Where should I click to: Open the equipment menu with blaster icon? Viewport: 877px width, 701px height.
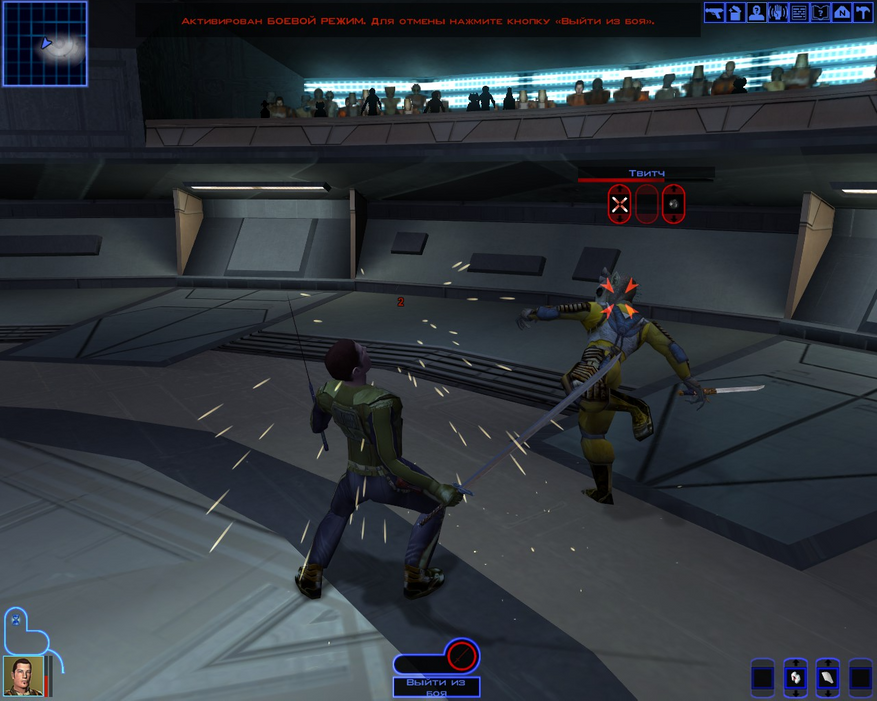click(x=714, y=12)
